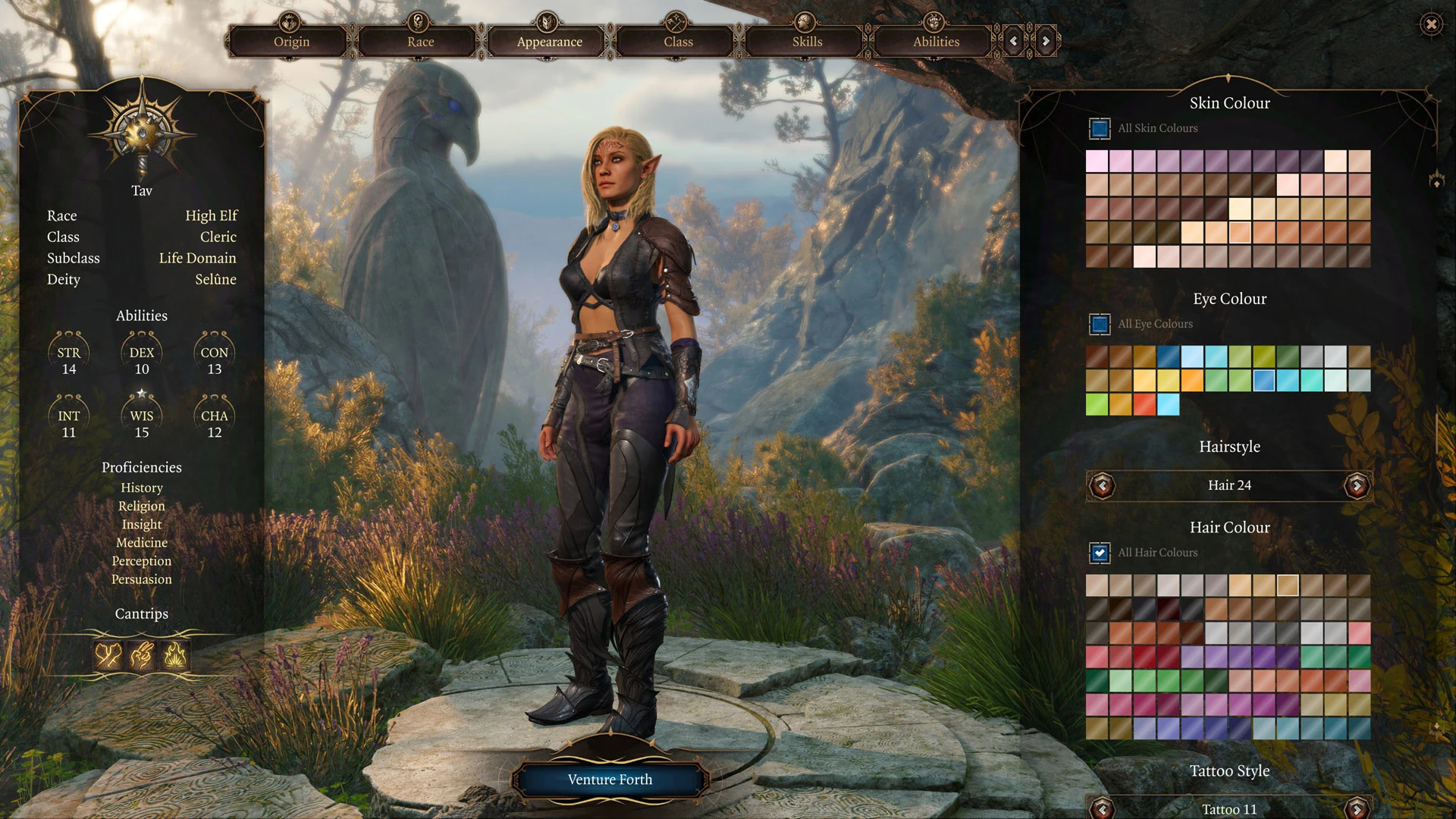Uncheck the All Hair Colours checkbox

(1100, 553)
